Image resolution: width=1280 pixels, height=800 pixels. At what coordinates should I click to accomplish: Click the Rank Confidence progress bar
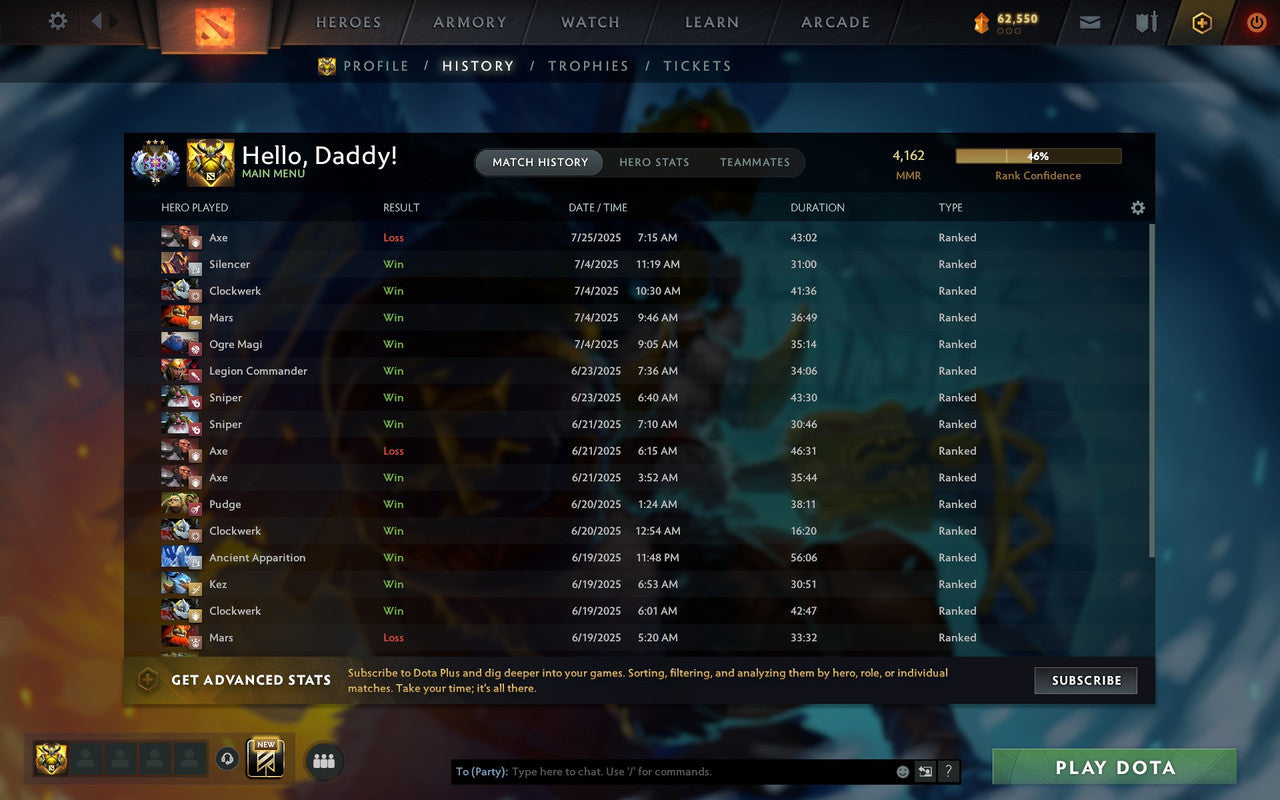1038,156
